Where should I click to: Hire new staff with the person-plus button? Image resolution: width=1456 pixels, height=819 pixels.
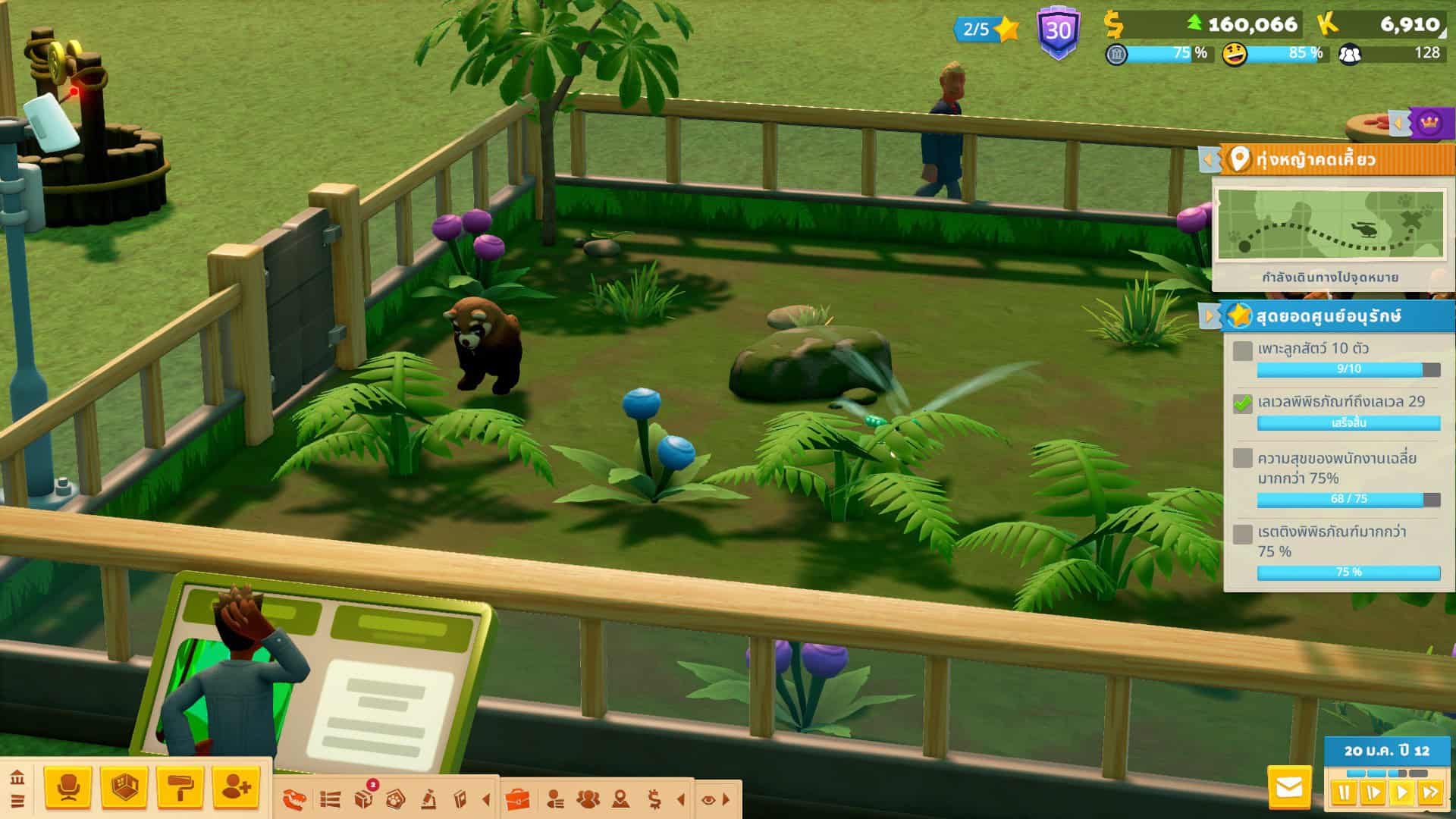236,788
